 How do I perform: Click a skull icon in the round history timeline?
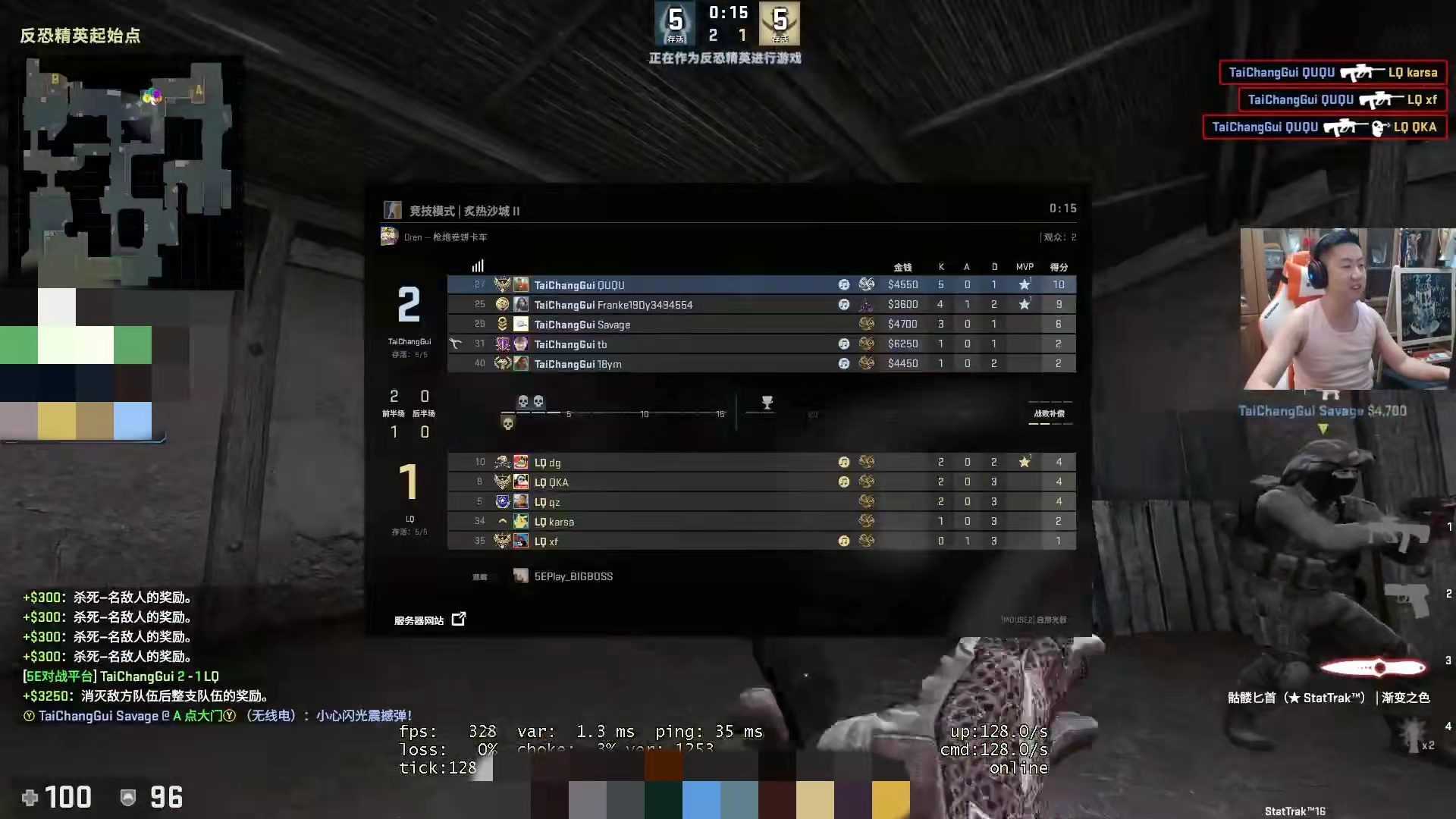[x=523, y=402]
